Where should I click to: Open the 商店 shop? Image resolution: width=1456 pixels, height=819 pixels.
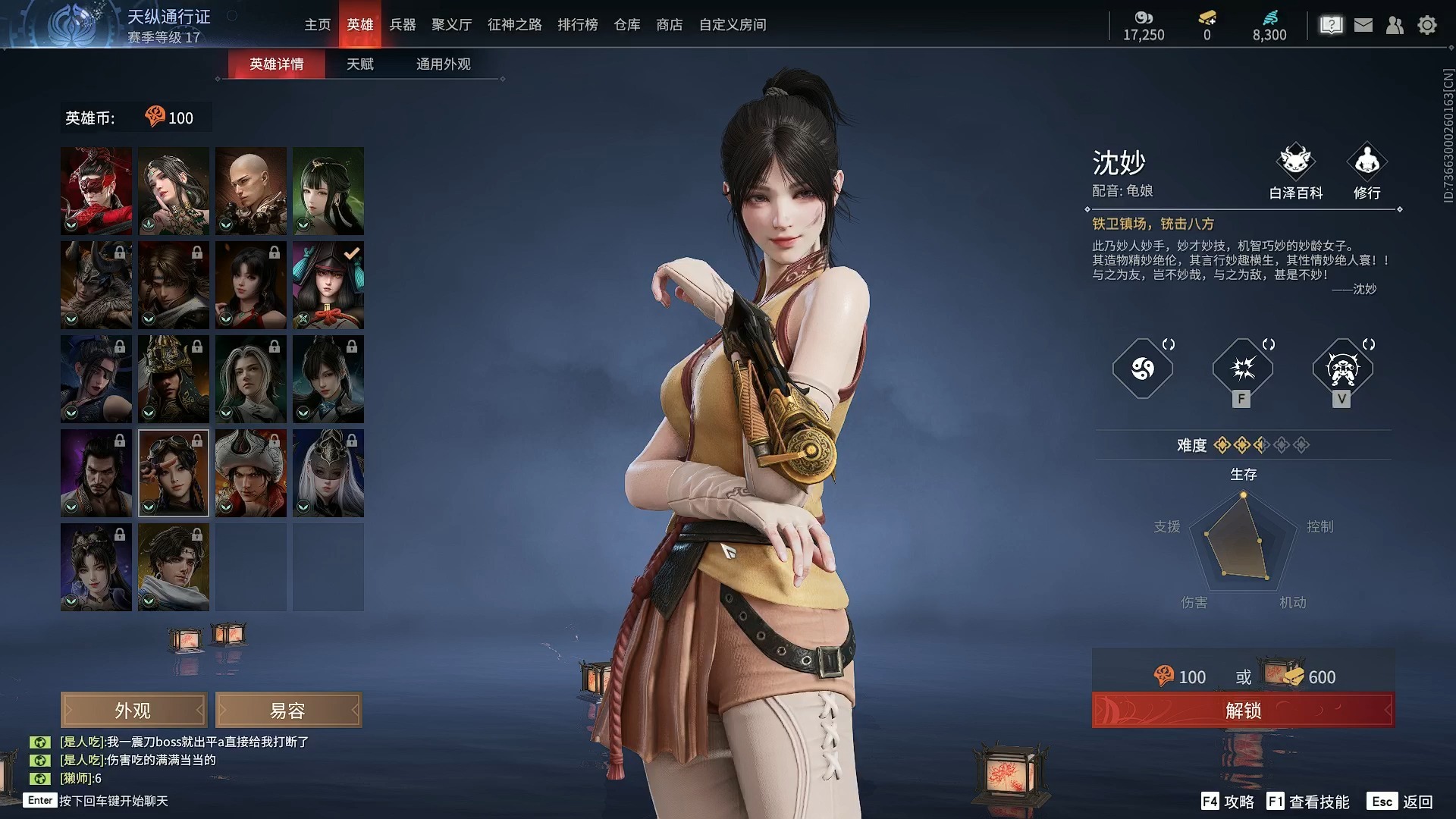tap(670, 25)
